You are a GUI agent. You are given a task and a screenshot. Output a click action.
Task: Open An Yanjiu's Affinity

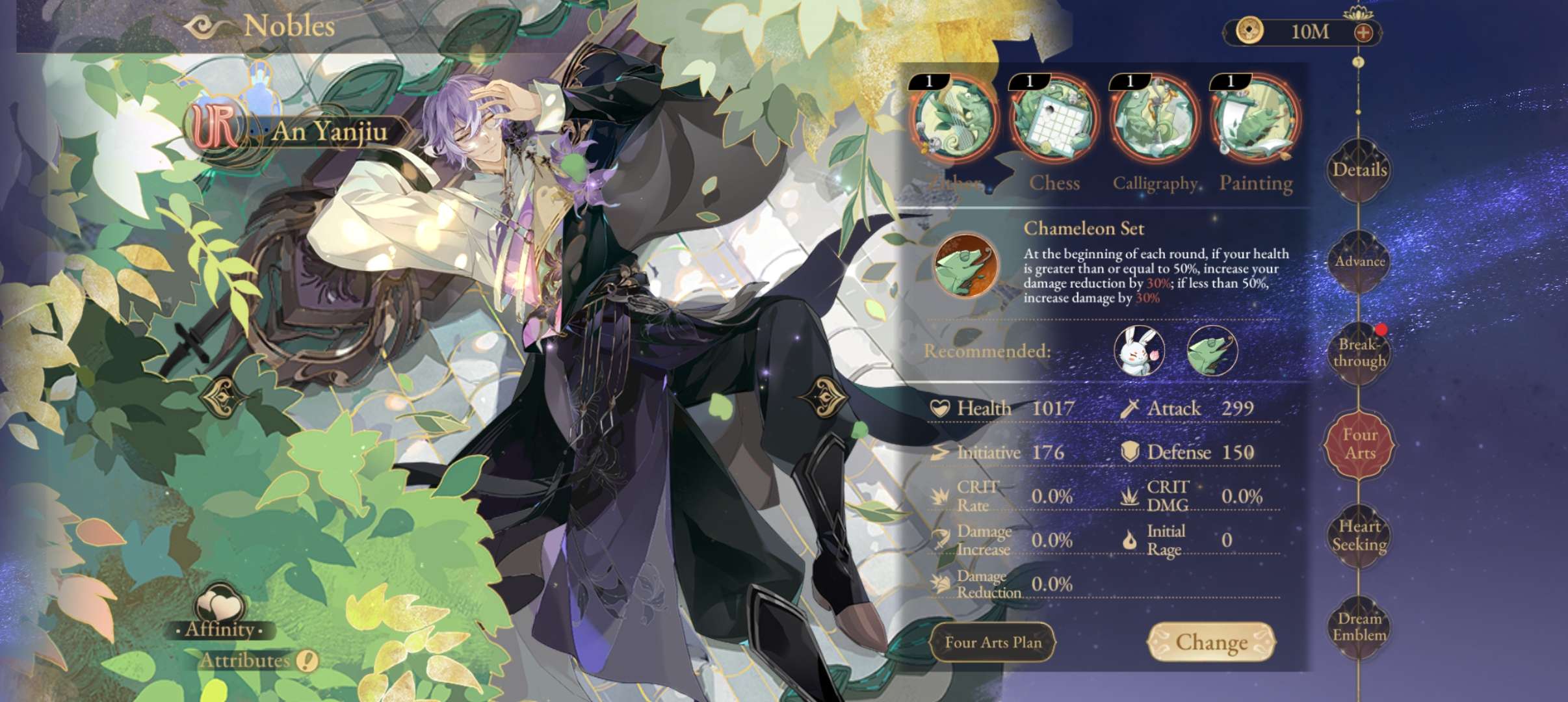(x=220, y=612)
